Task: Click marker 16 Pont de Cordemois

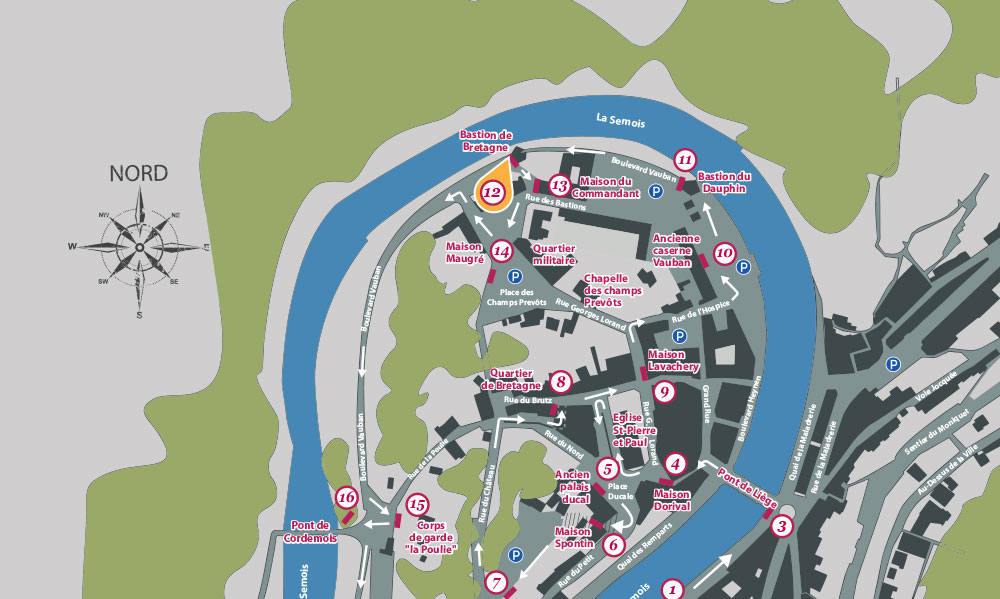Action: point(347,496)
